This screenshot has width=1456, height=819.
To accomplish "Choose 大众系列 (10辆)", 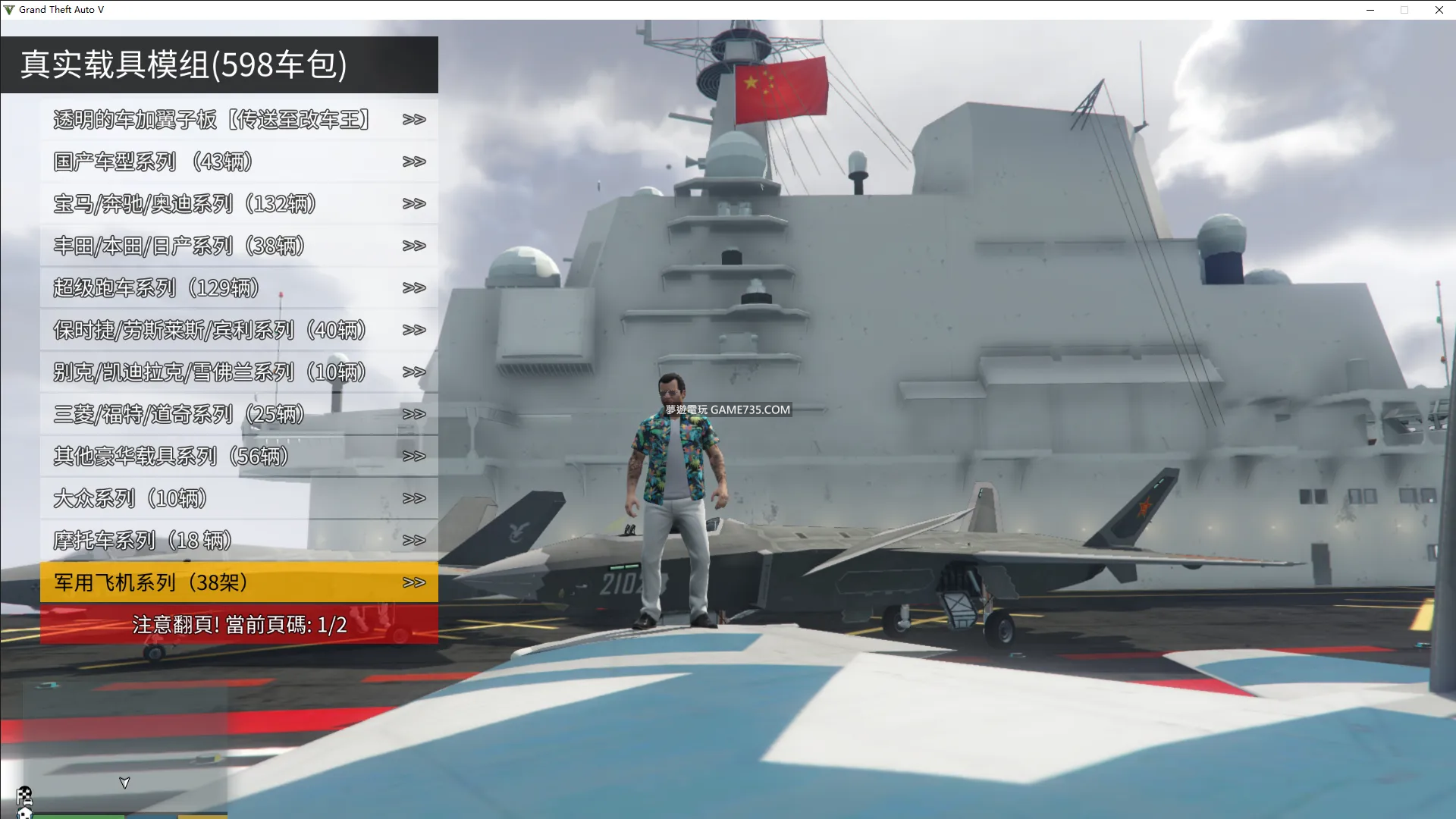I will click(x=239, y=498).
